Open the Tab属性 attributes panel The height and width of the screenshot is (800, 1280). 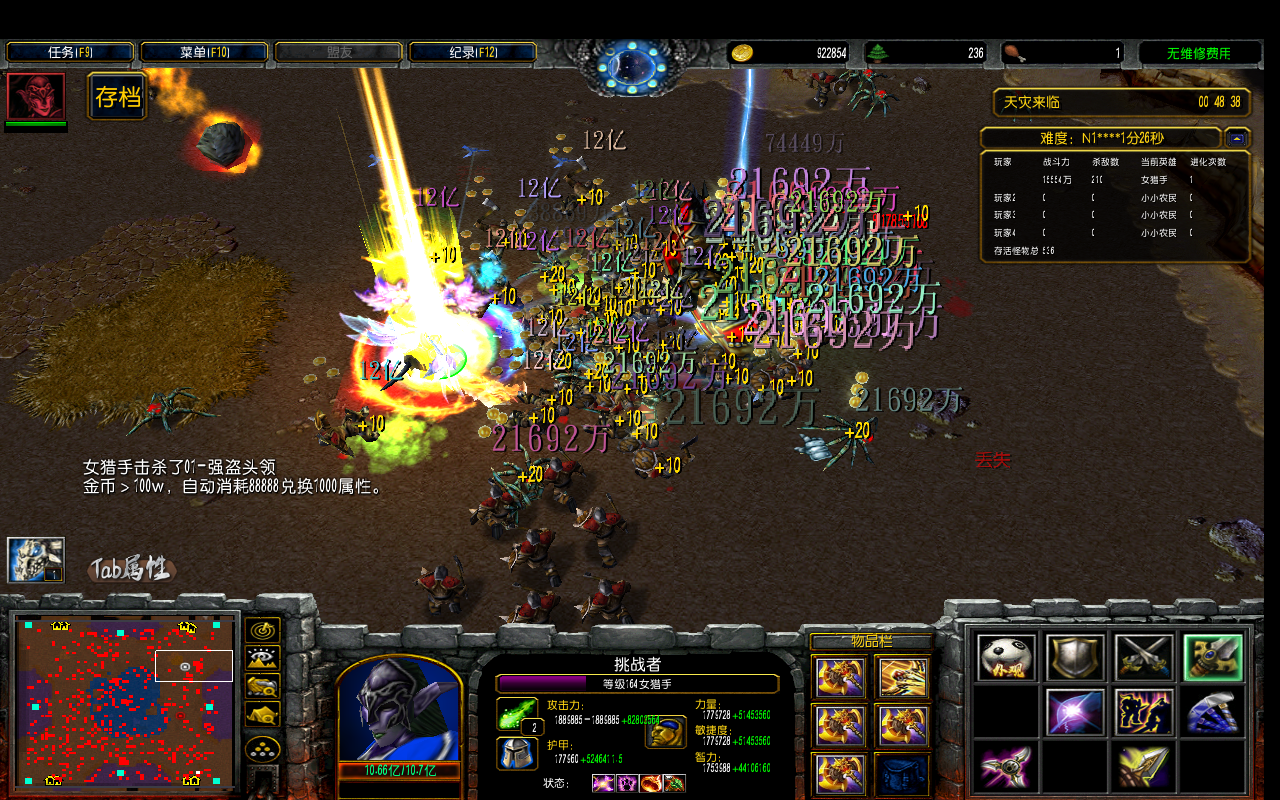pos(131,570)
